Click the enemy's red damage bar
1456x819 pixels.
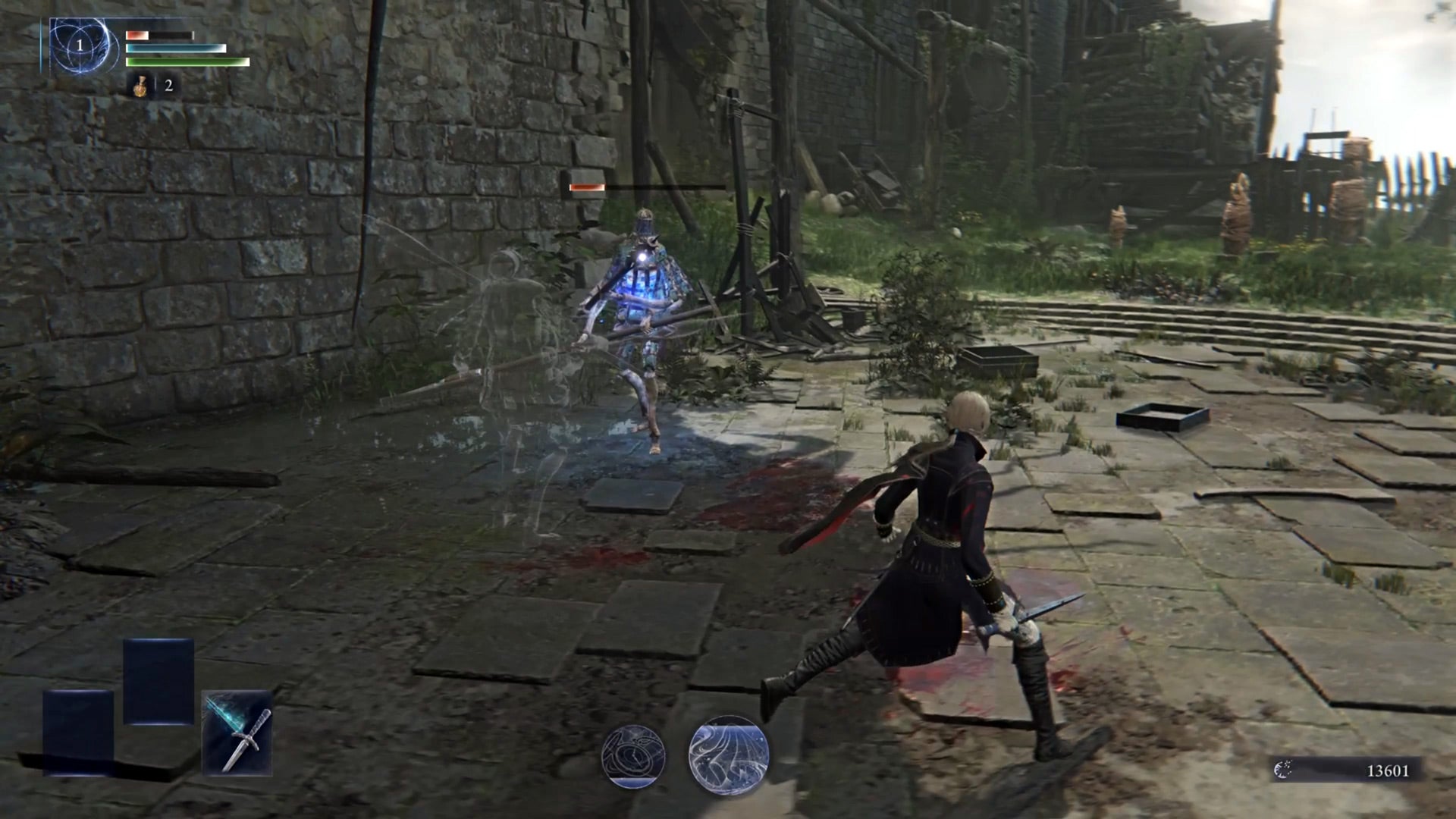coord(588,185)
